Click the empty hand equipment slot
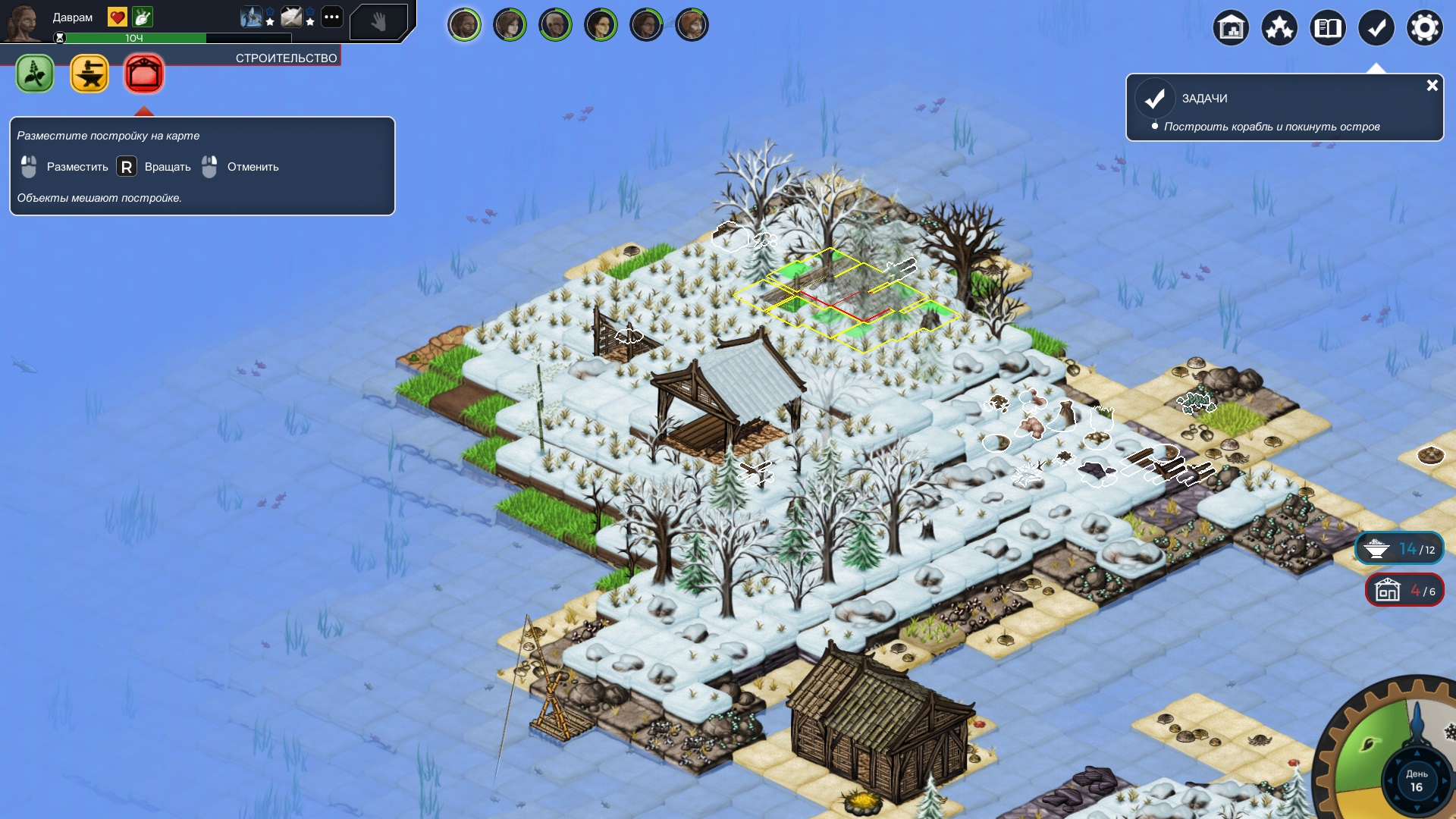Screen dimensions: 1456x819 click(378, 22)
